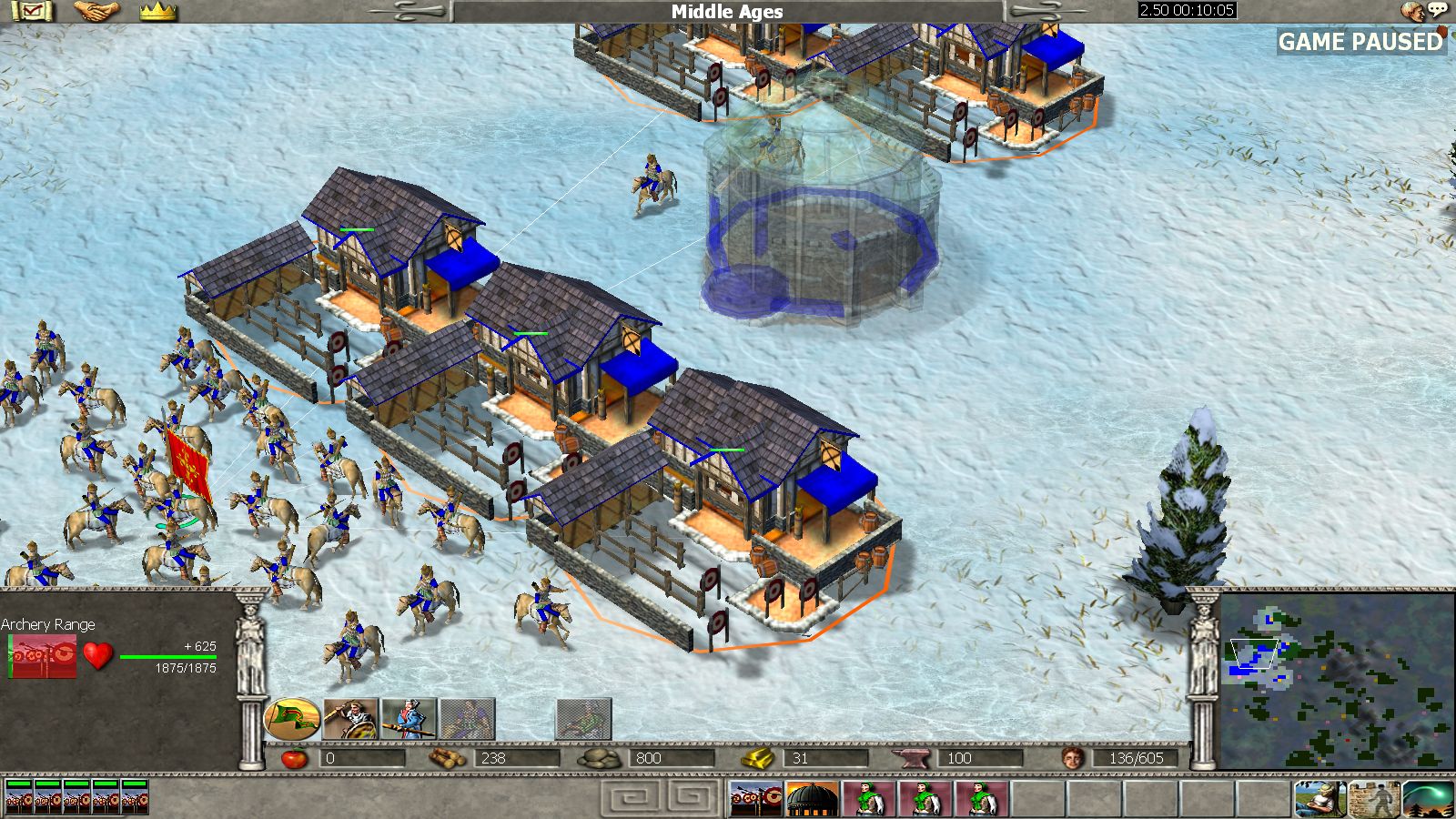The width and height of the screenshot is (1456, 819).
Task: Set rally point with green flag button
Action: tap(292, 719)
